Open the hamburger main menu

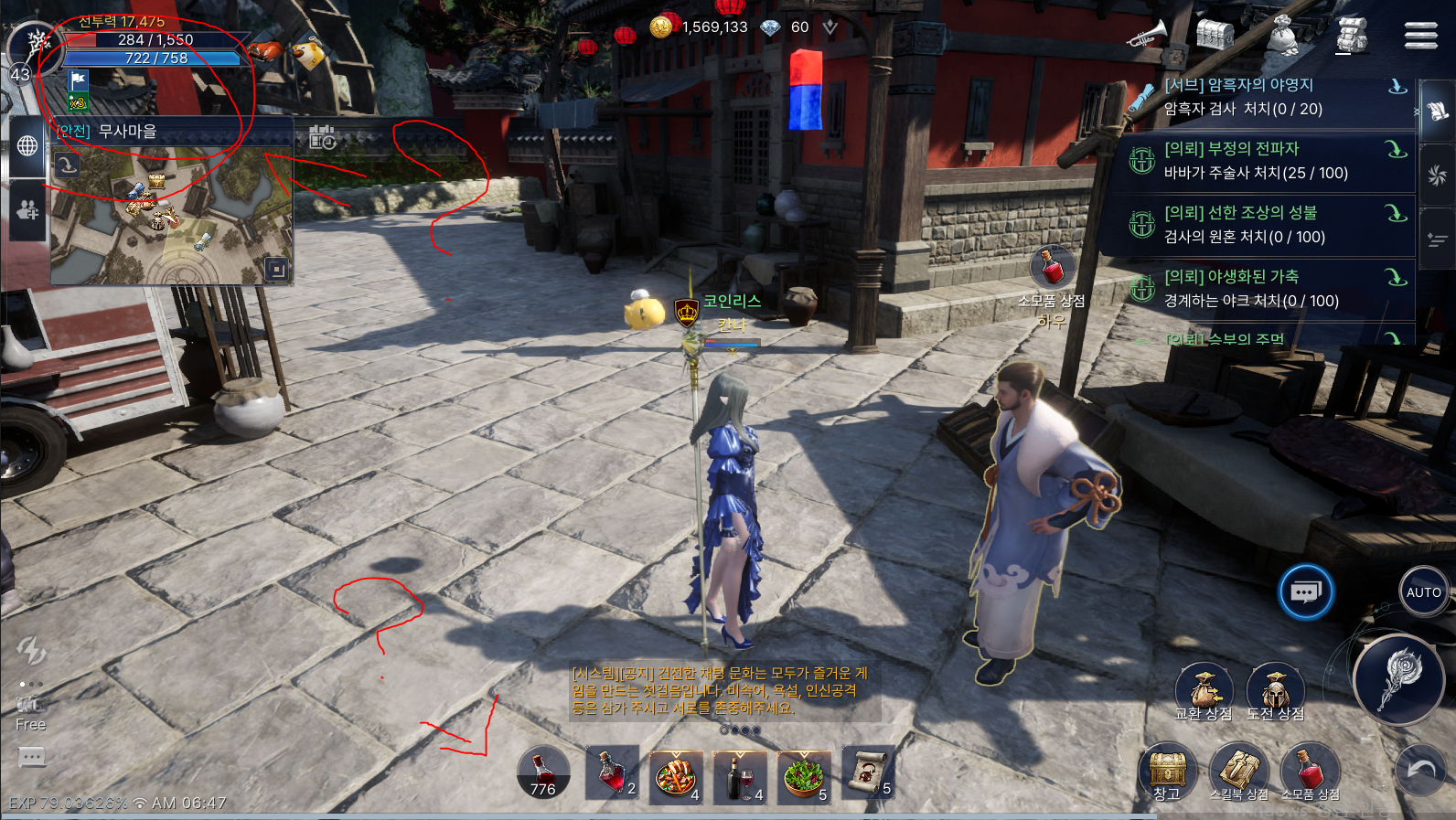pos(1420,36)
